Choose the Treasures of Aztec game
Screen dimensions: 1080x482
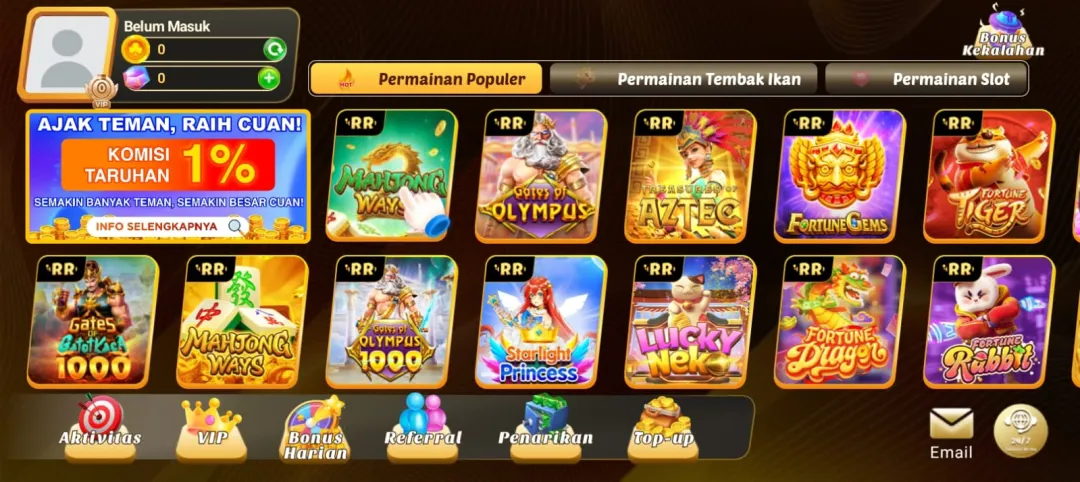click(691, 176)
